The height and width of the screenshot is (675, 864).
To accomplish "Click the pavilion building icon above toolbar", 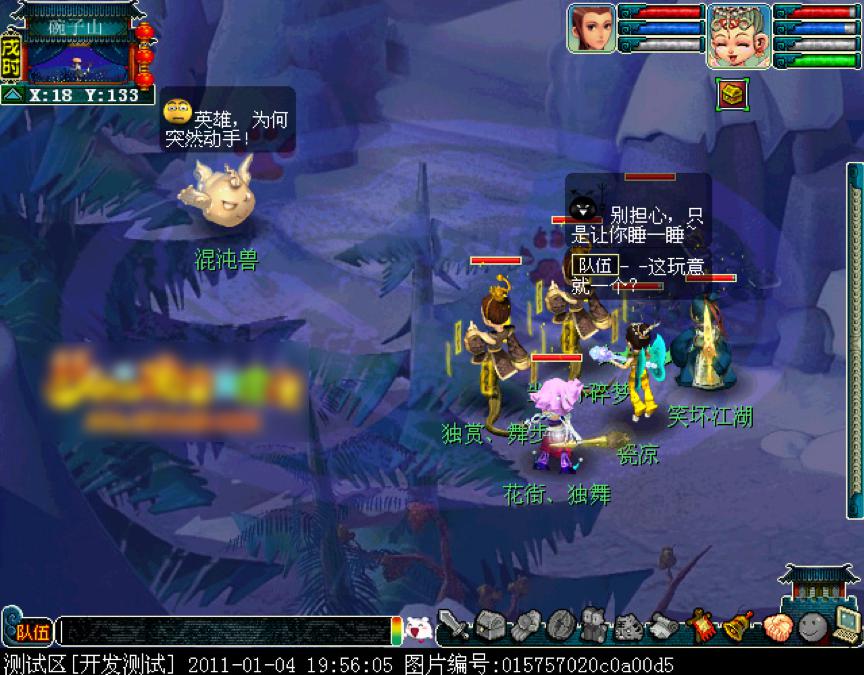I will [x=818, y=587].
